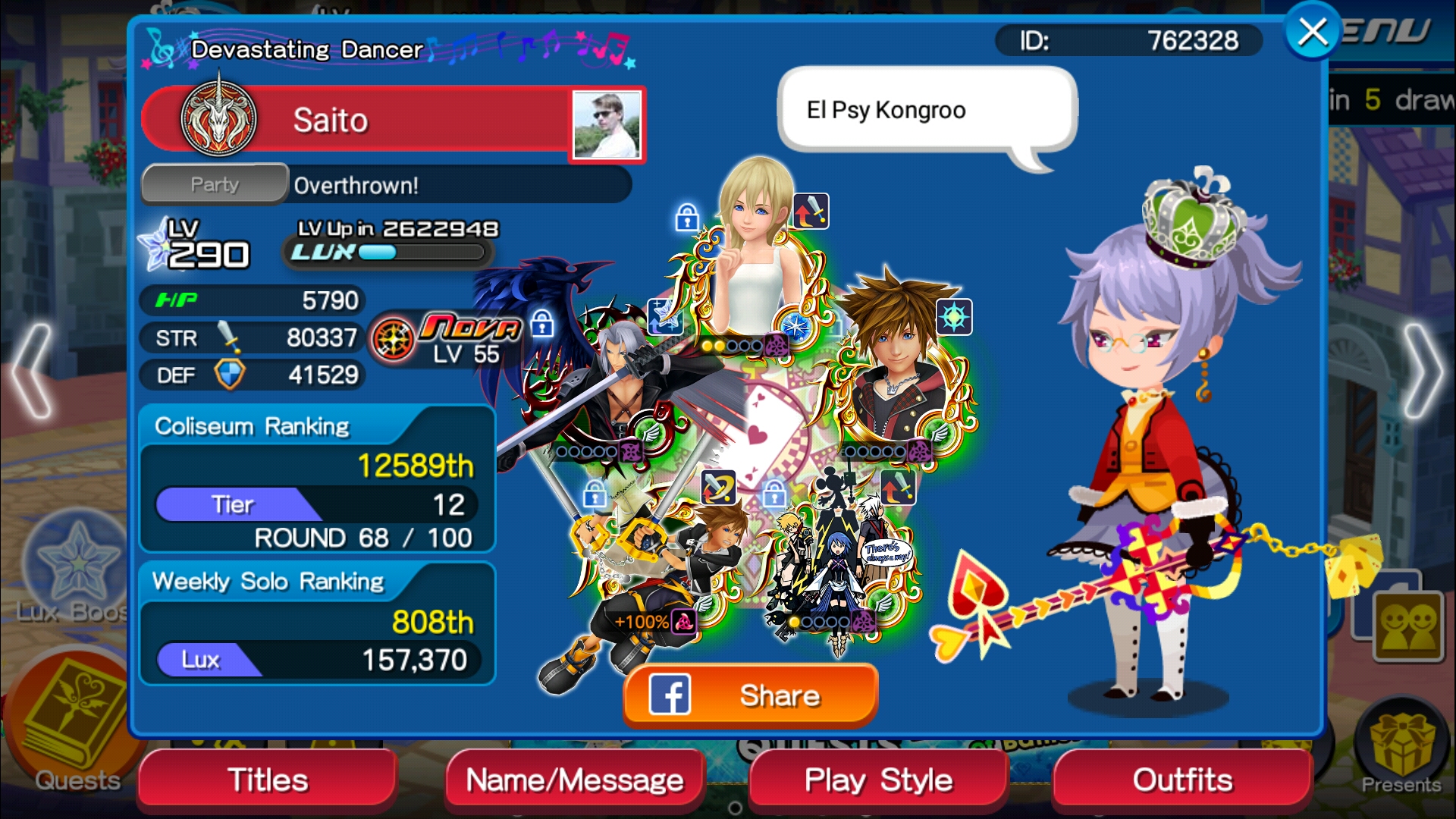Image resolution: width=1456 pixels, height=819 pixels.
Task: Open the friends icon button
Action: coord(1409,626)
